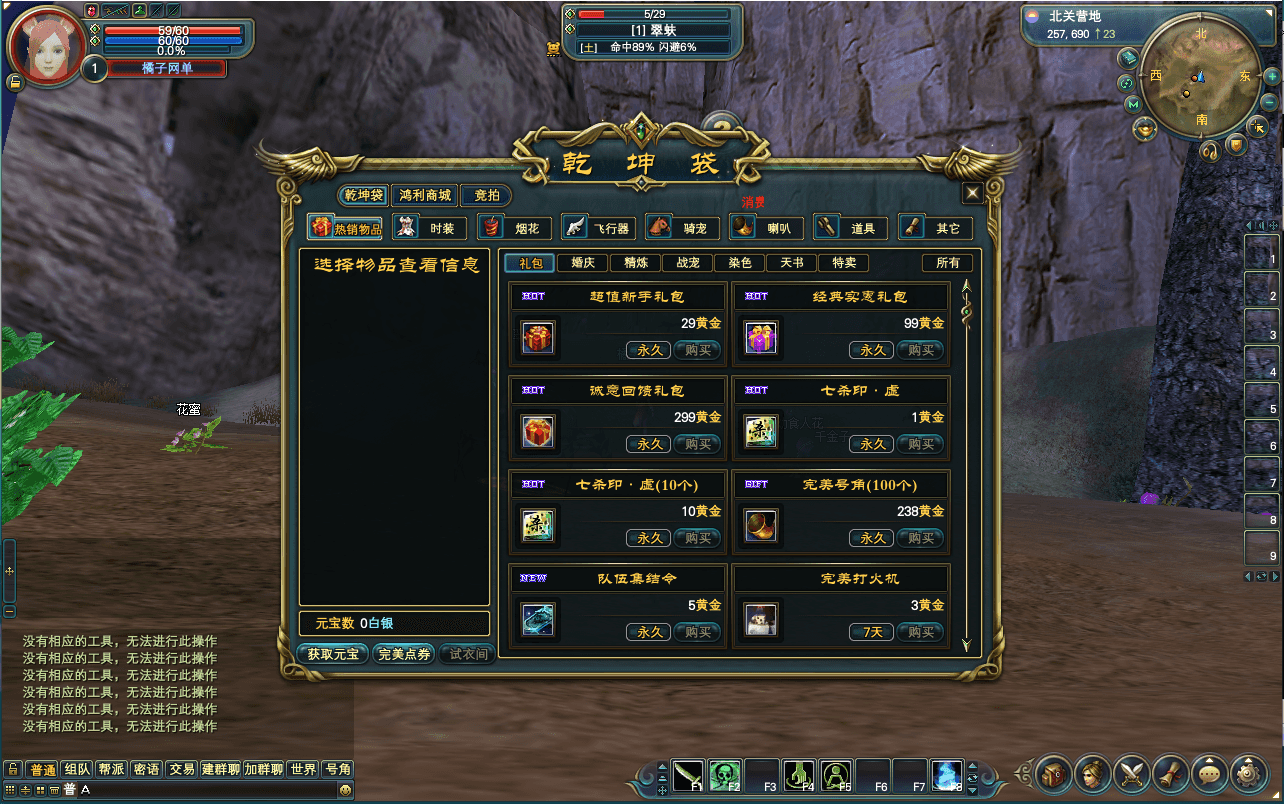Switch to the 鸿利商城 tab

(425, 195)
